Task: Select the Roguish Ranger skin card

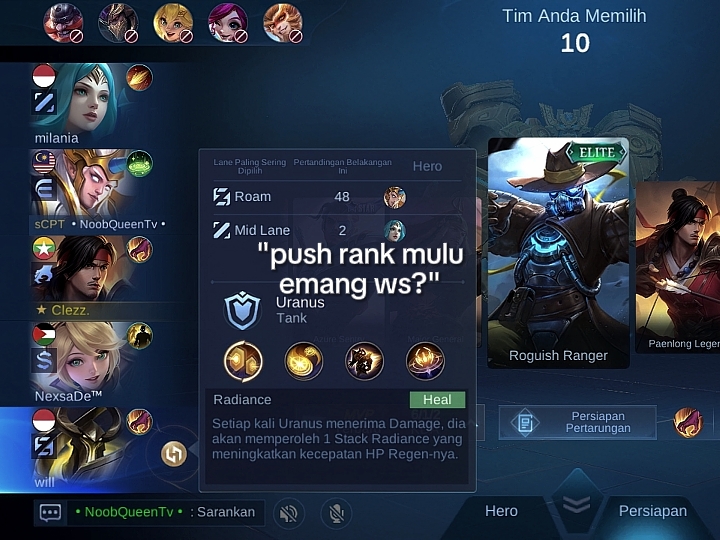Action: (x=558, y=255)
